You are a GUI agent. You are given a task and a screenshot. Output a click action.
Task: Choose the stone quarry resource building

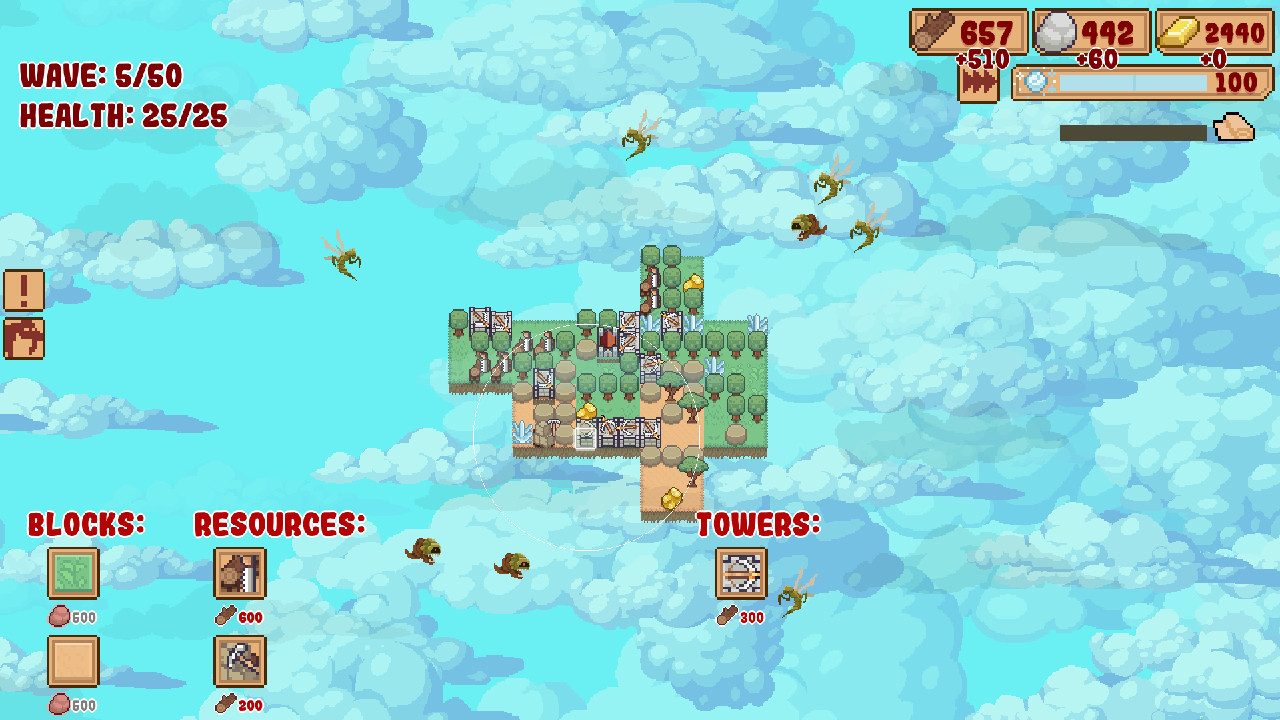(240, 662)
